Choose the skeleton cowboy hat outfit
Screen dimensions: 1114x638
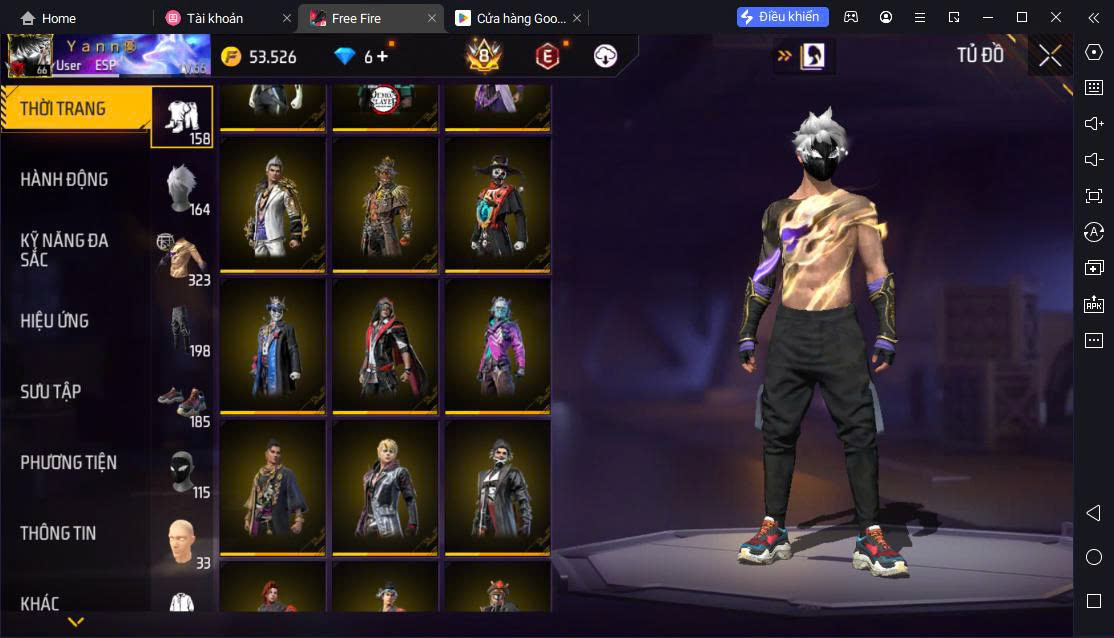click(x=497, y=204)
